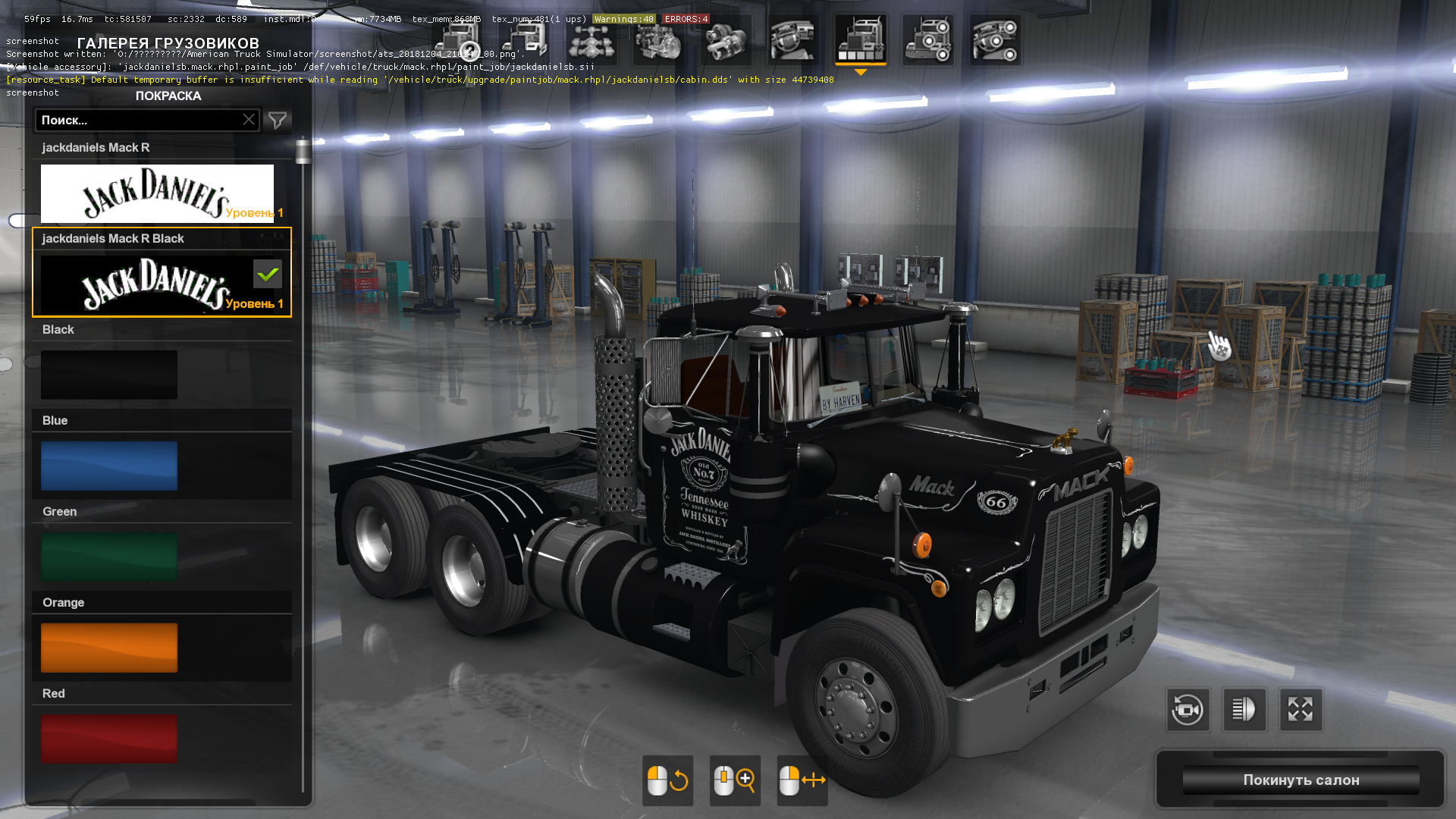The image size is (1456, 819).
Task: Click the Покинуть салон button
Action: [x=1300, y=780]
